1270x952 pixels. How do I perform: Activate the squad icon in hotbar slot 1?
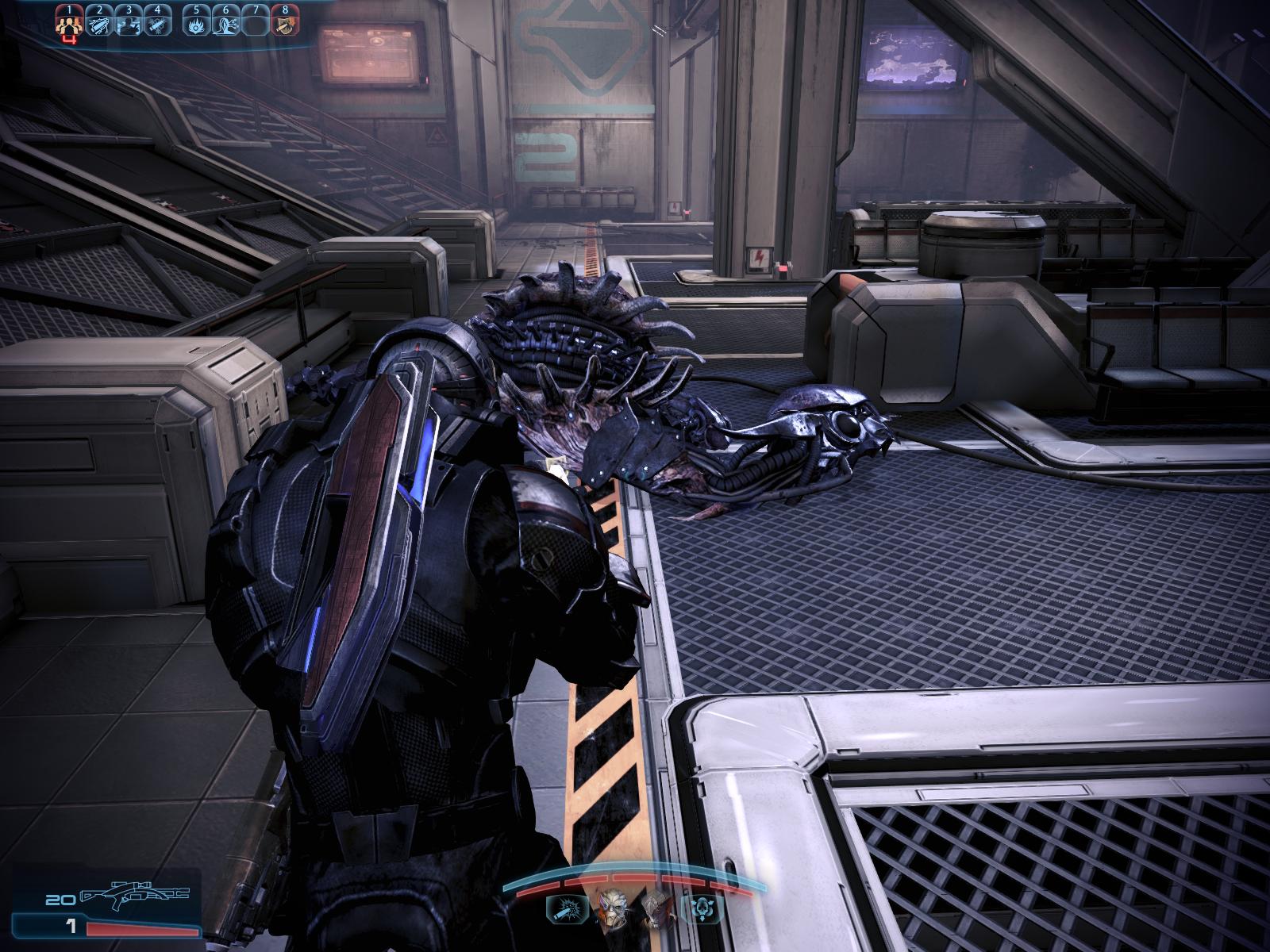point(70,25)
